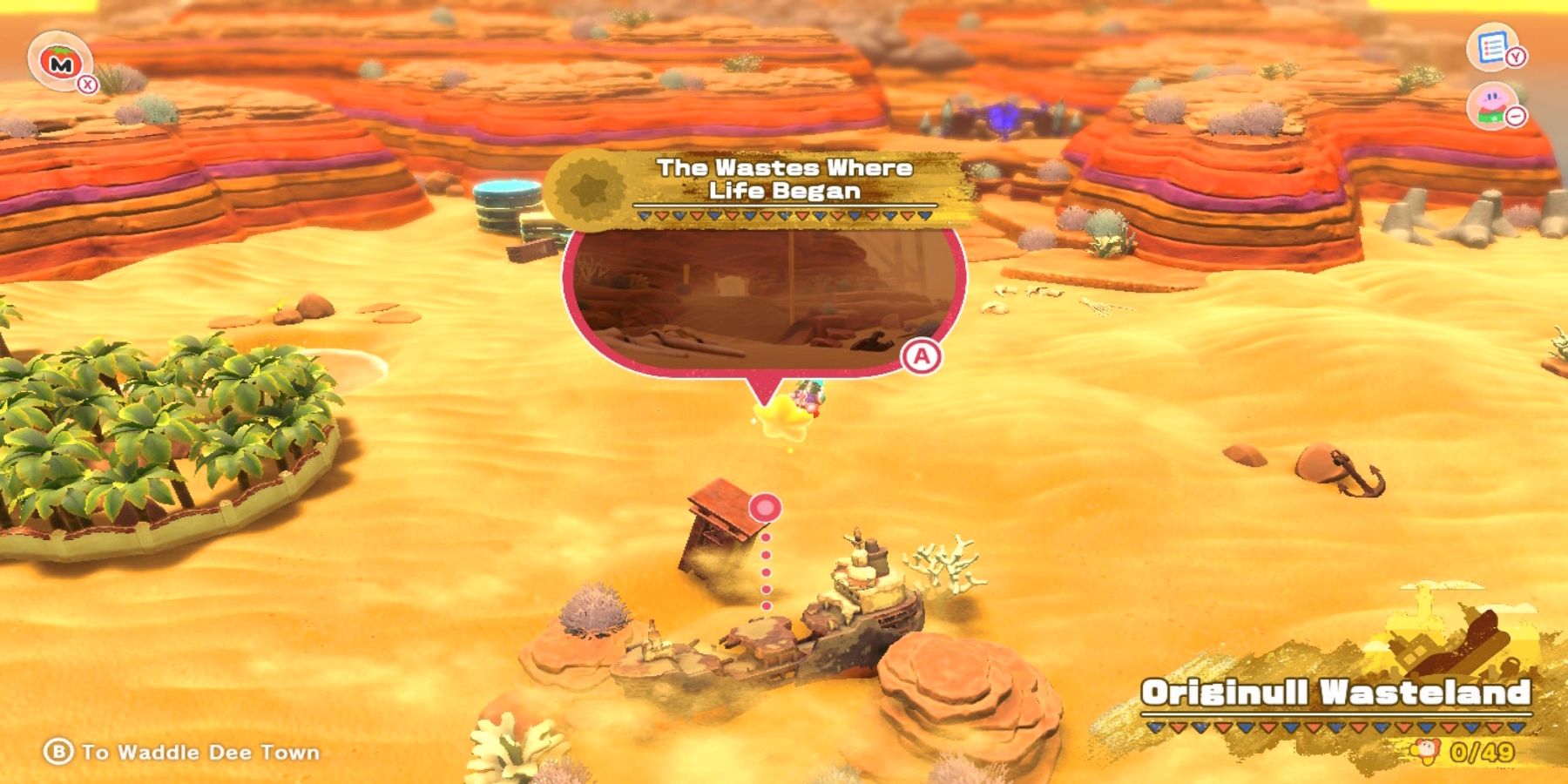Enter The Wastes Where Life Began preview
This screenshot has width=1568, height=784.
pyautogui.click(x=765, y=296)
